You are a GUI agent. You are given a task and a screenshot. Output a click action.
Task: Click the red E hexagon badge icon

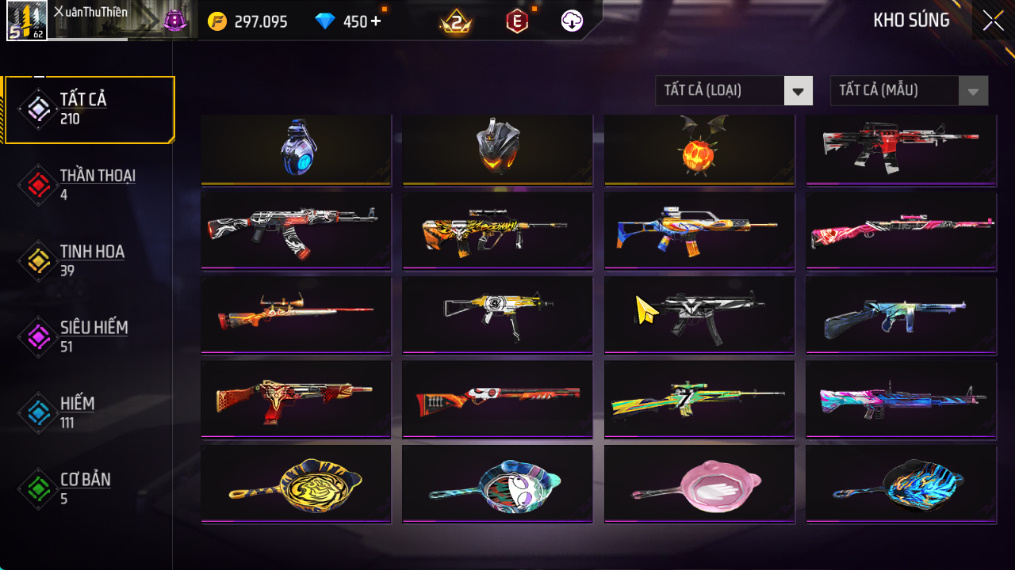516,21
